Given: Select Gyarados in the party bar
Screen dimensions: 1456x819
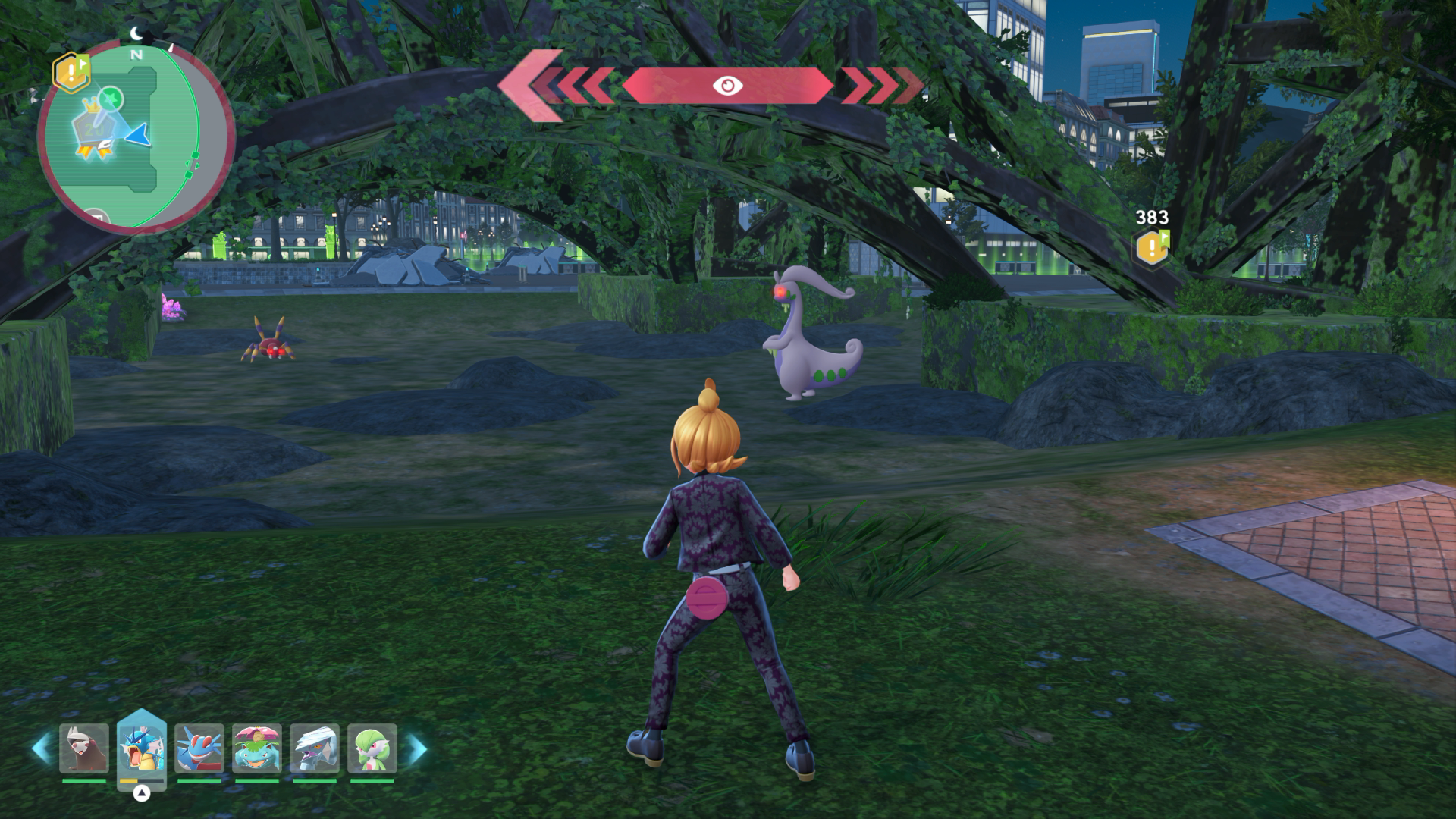Looking at the screenshot, I should coord(142,748).
